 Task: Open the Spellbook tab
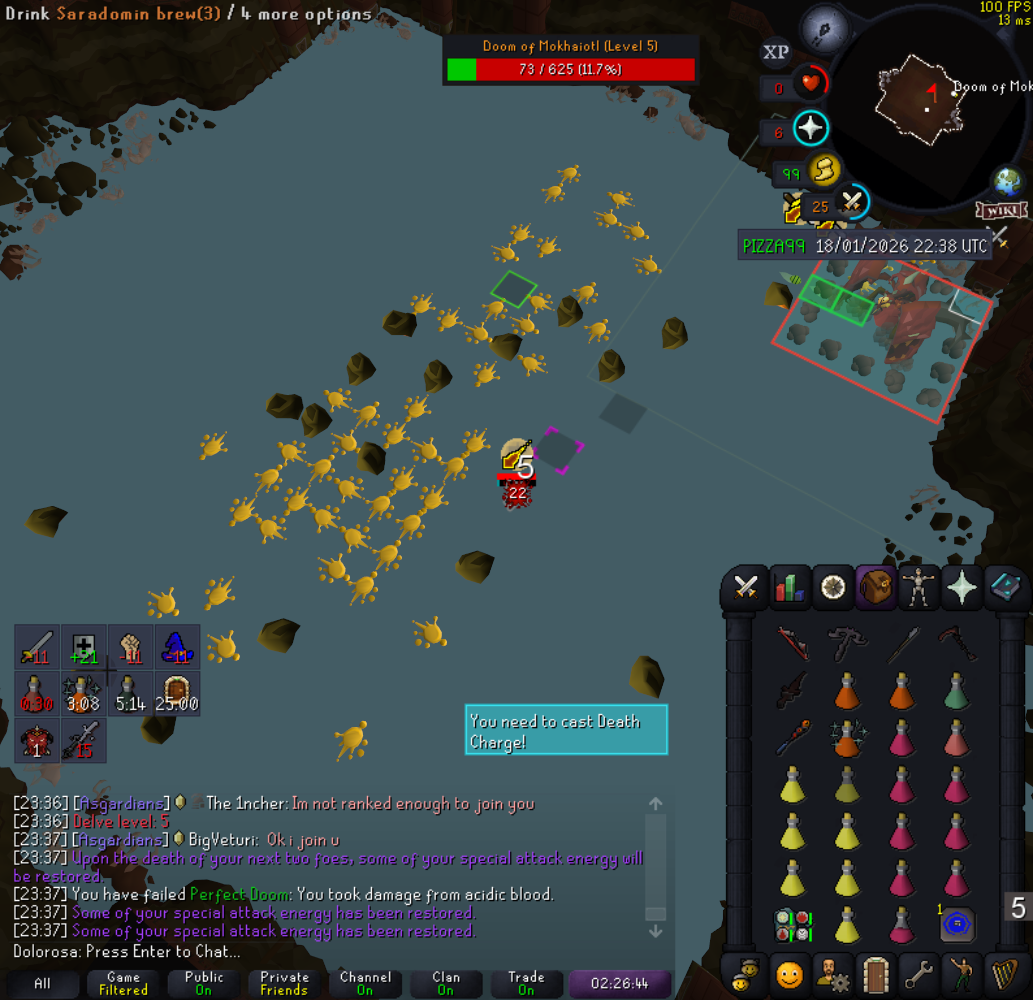click(1004, 588)
